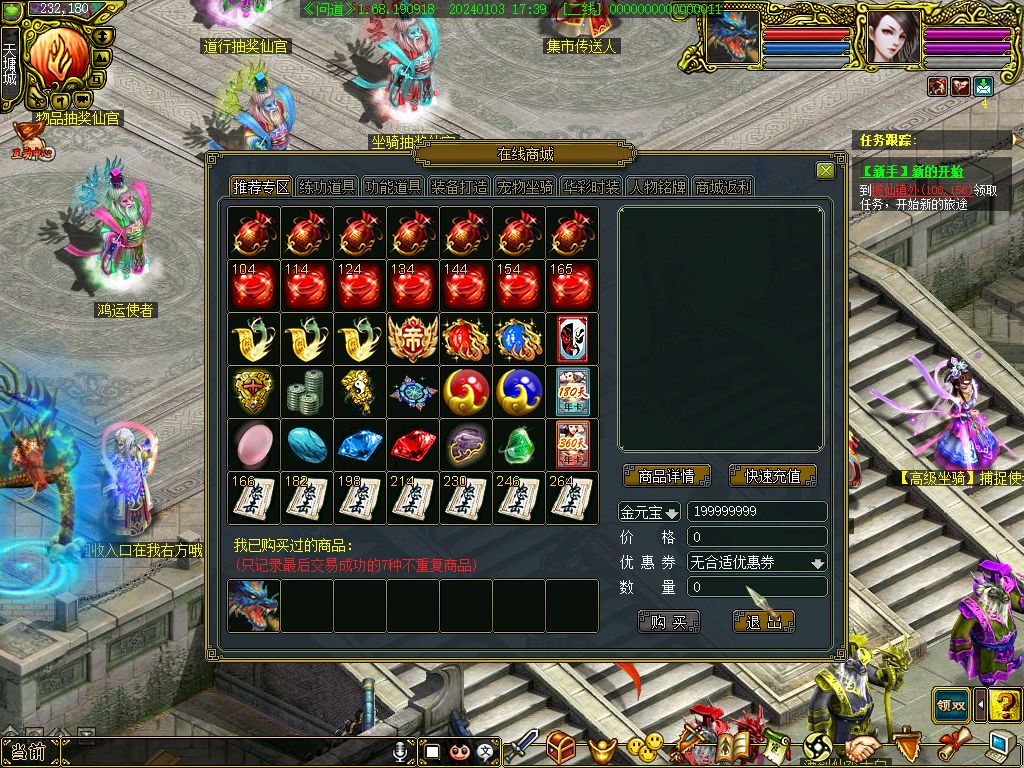Open the yellow question mark help button

(x=1004, y=704)
